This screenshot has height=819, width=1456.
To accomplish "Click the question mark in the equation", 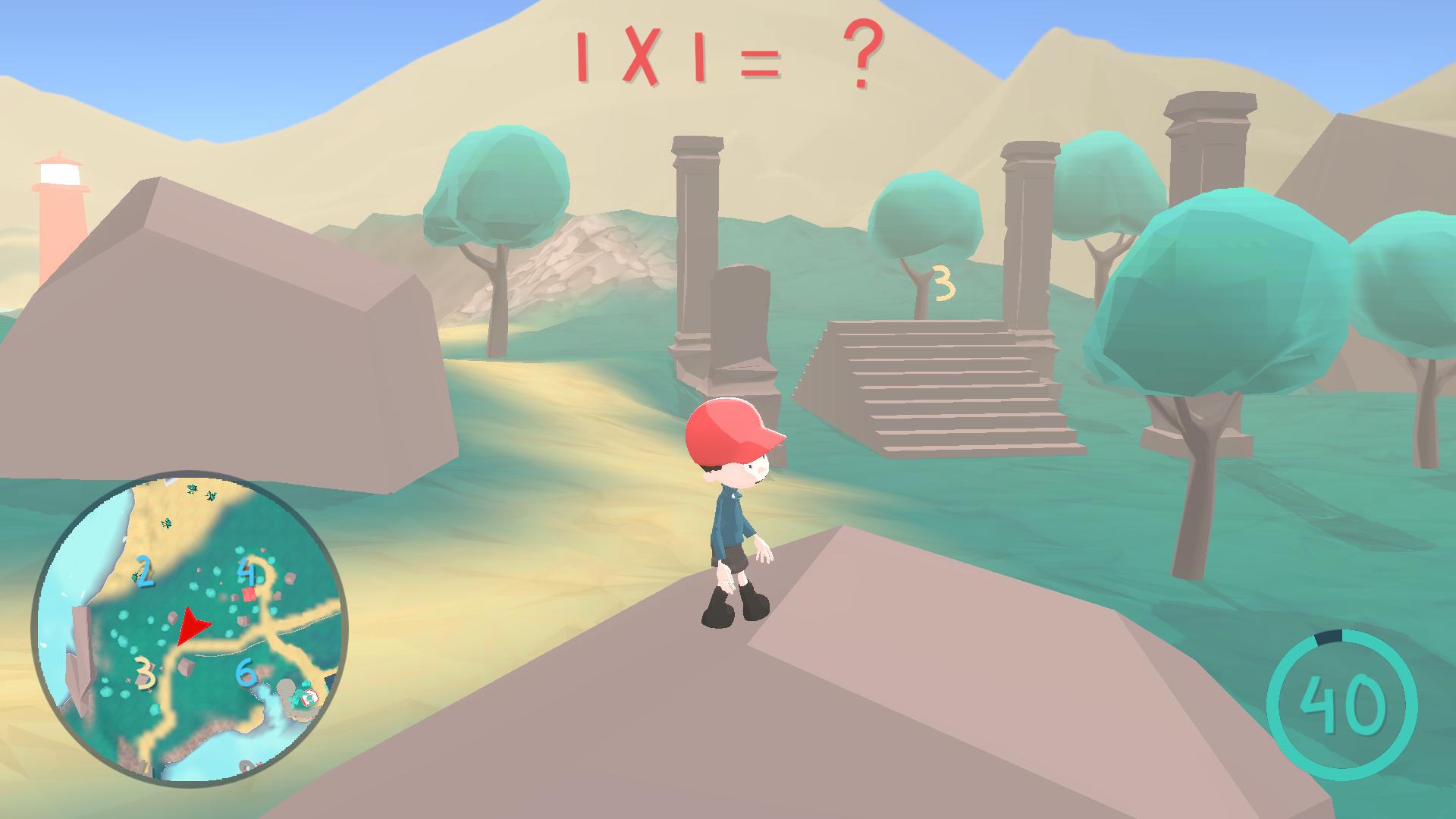I will [864, 57].
